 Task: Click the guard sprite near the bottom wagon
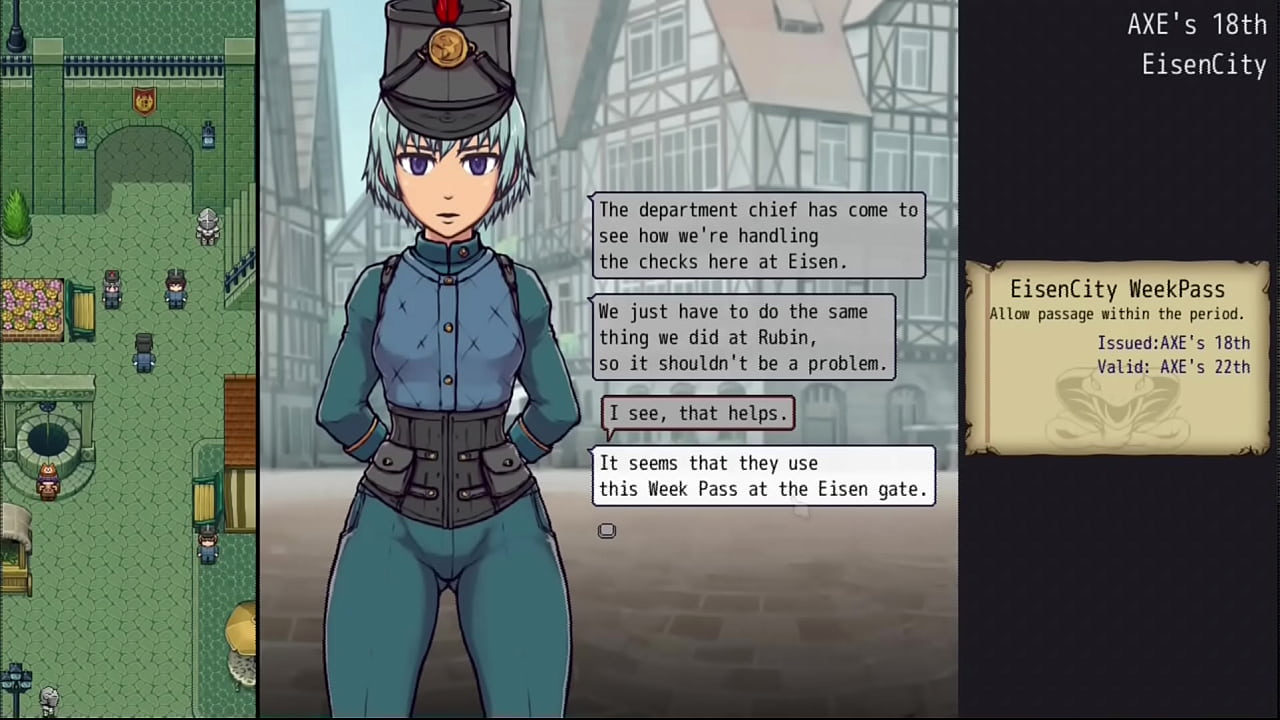point(207,545)
